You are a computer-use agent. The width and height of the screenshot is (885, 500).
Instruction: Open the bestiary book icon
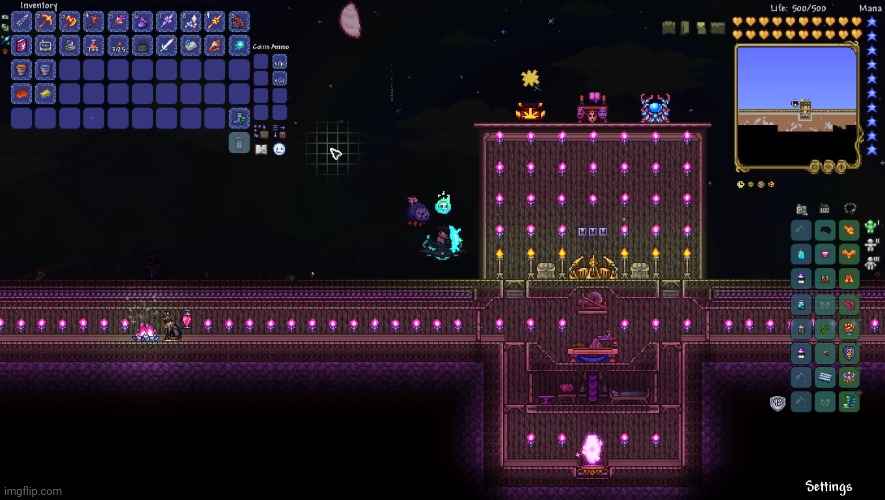click(x=261, y=149)
